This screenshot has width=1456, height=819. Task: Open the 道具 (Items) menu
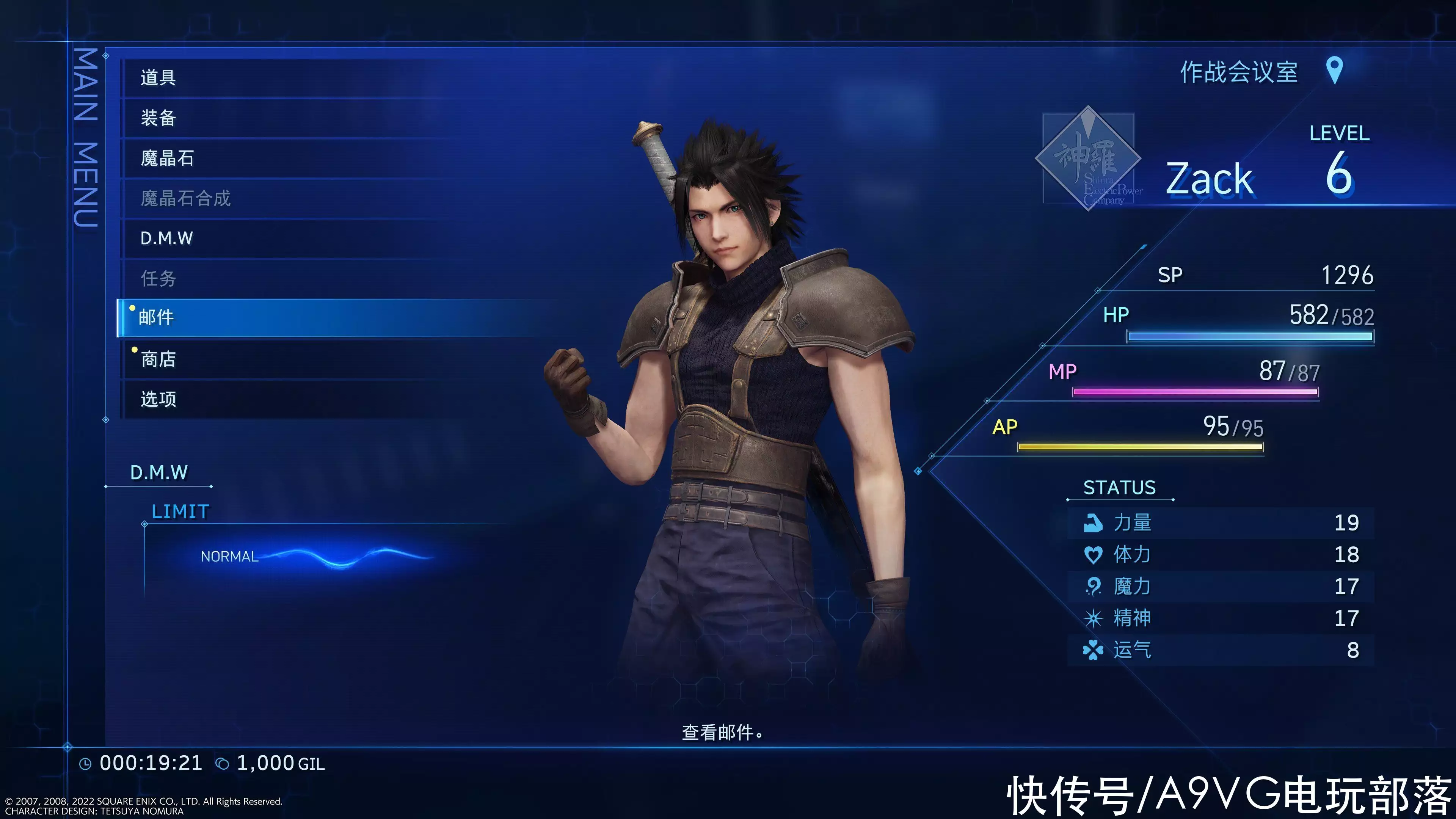[158, 77]
